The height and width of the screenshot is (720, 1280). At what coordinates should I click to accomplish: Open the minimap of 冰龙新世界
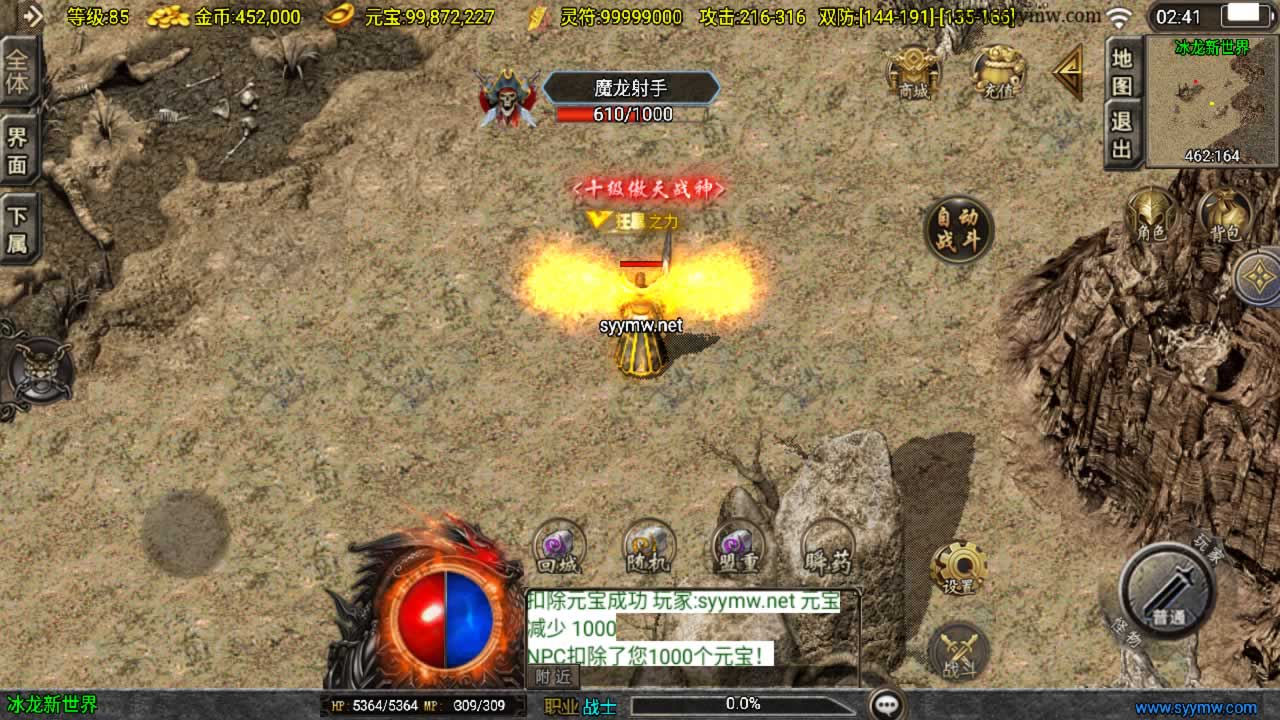1212,102
